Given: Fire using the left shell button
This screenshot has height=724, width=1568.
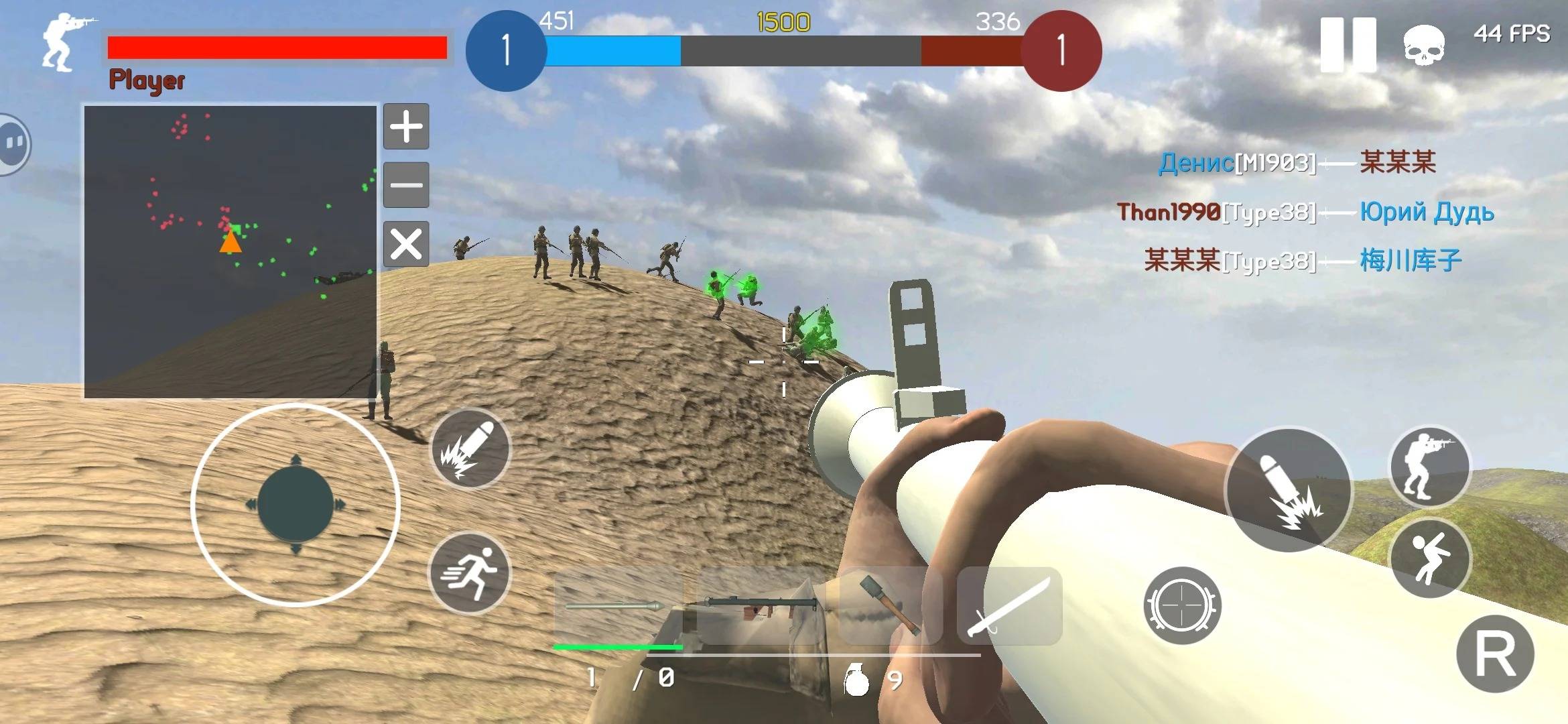Looking at the screenshot, I should [470, 449].
